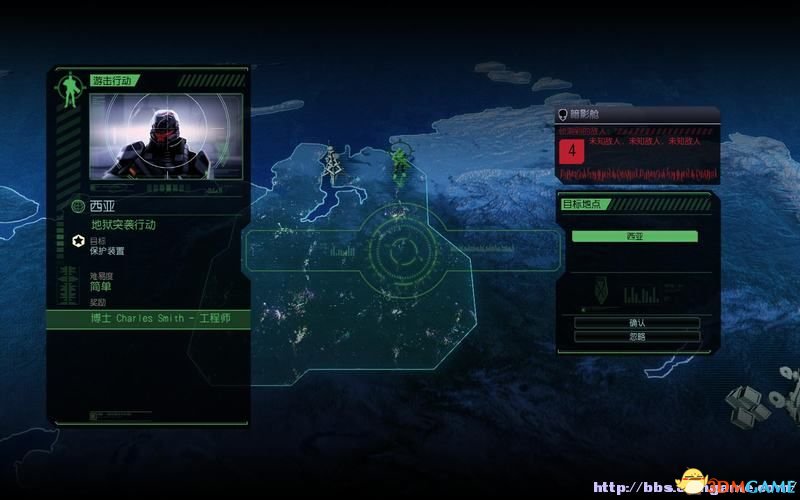Open the guerrilla op mission portrait thumbnail

(x=166, y=136)
